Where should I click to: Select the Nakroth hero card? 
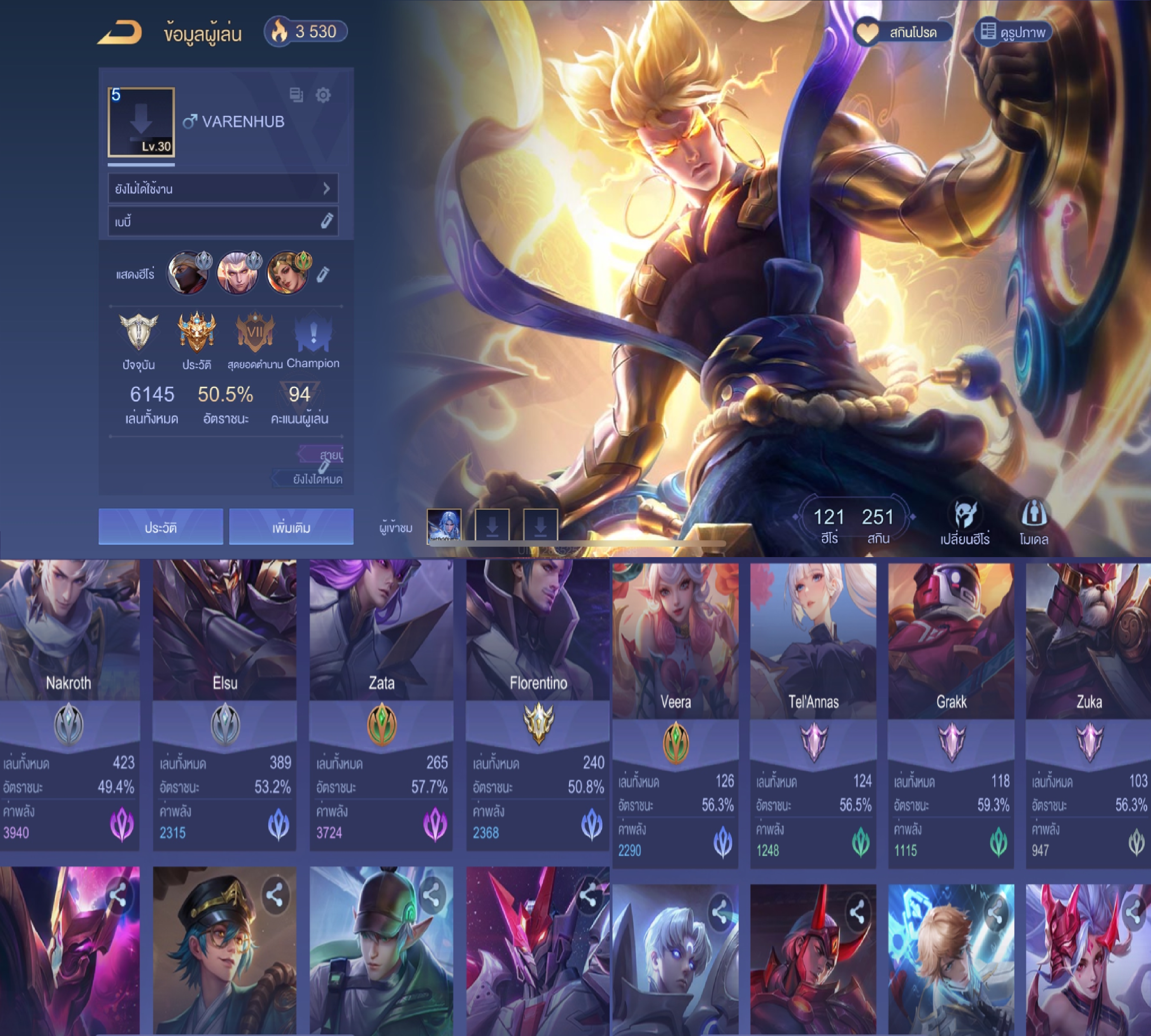coord(69,705)
